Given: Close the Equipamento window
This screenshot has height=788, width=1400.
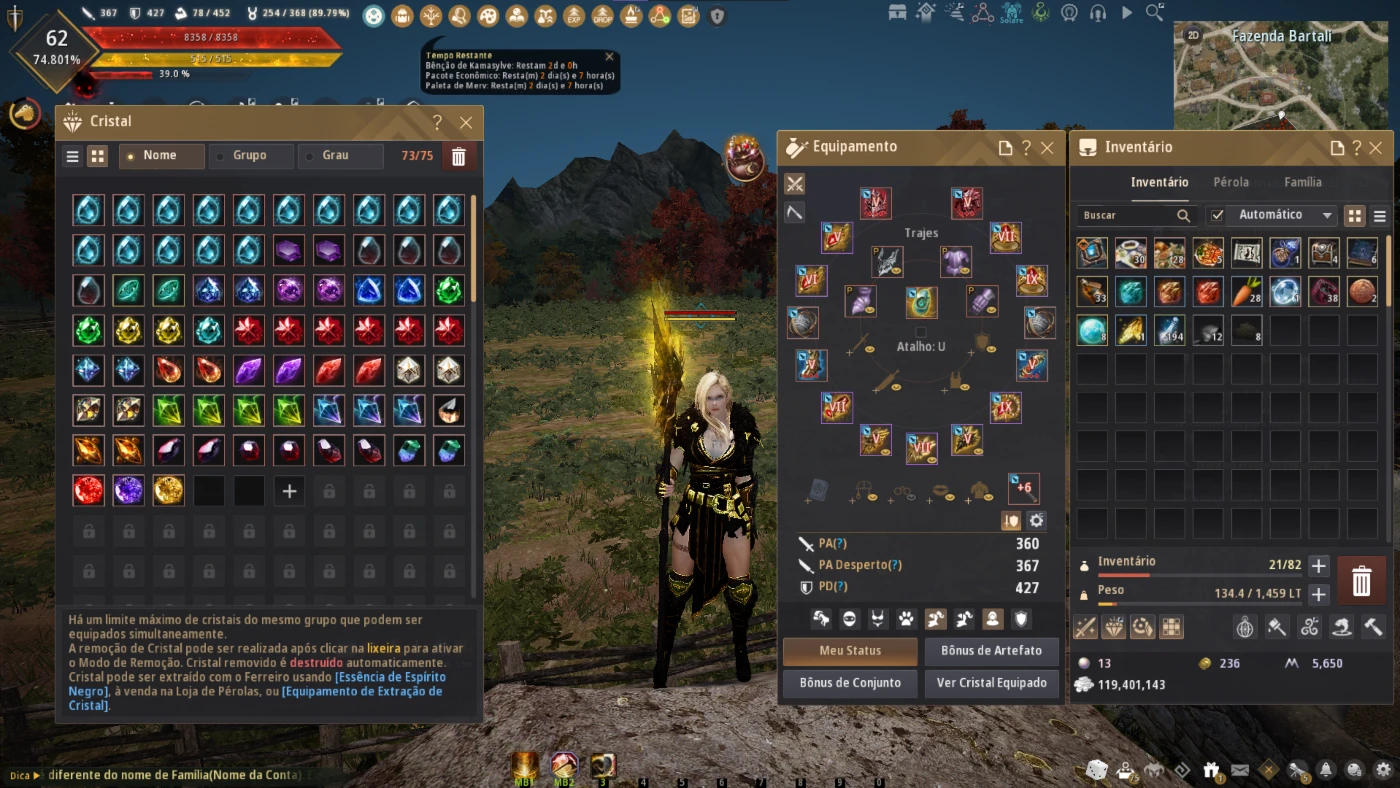Looking at the screenshot, I should coord(1047,148).
